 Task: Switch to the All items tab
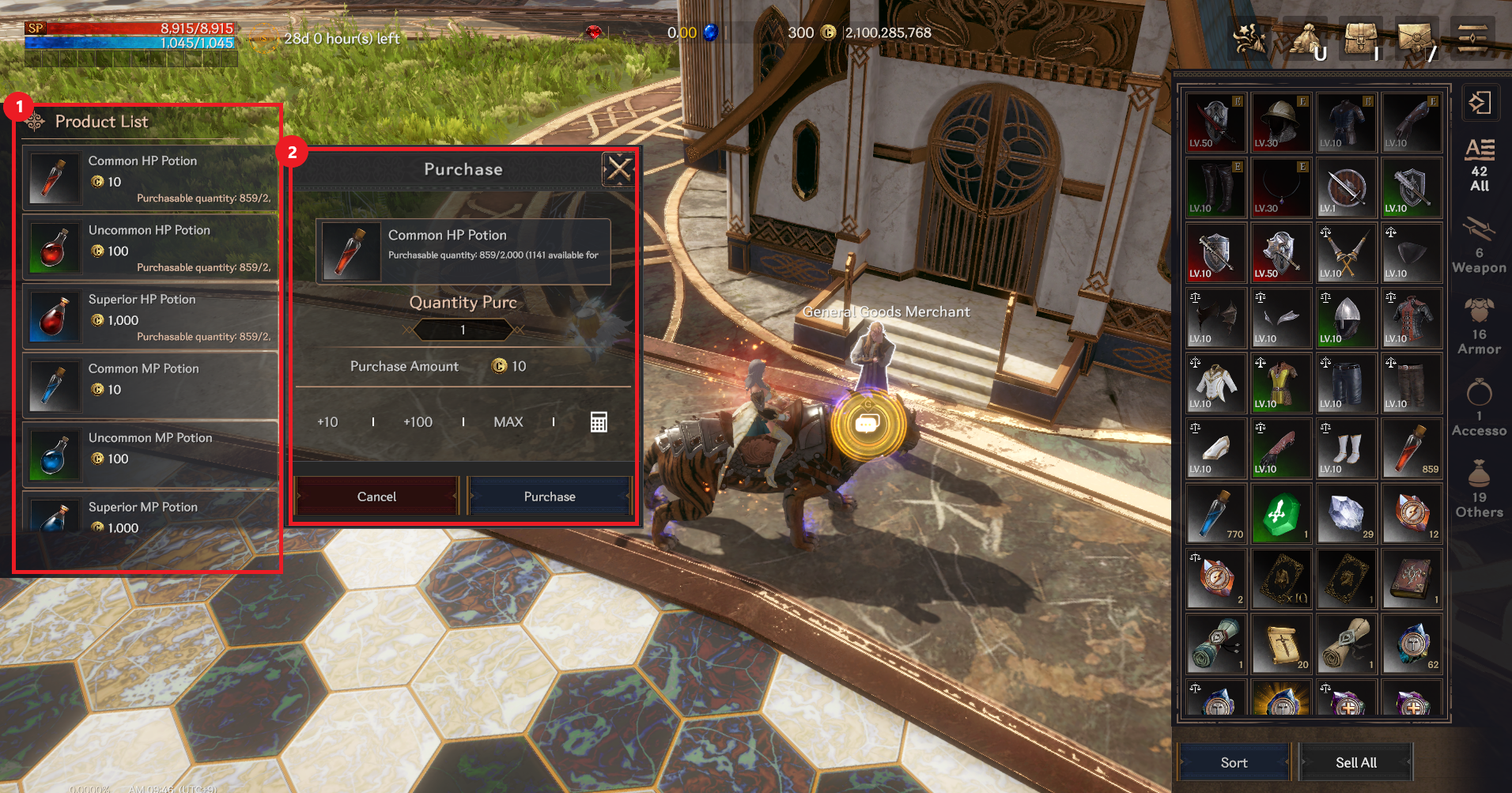tap(1479, 166)
